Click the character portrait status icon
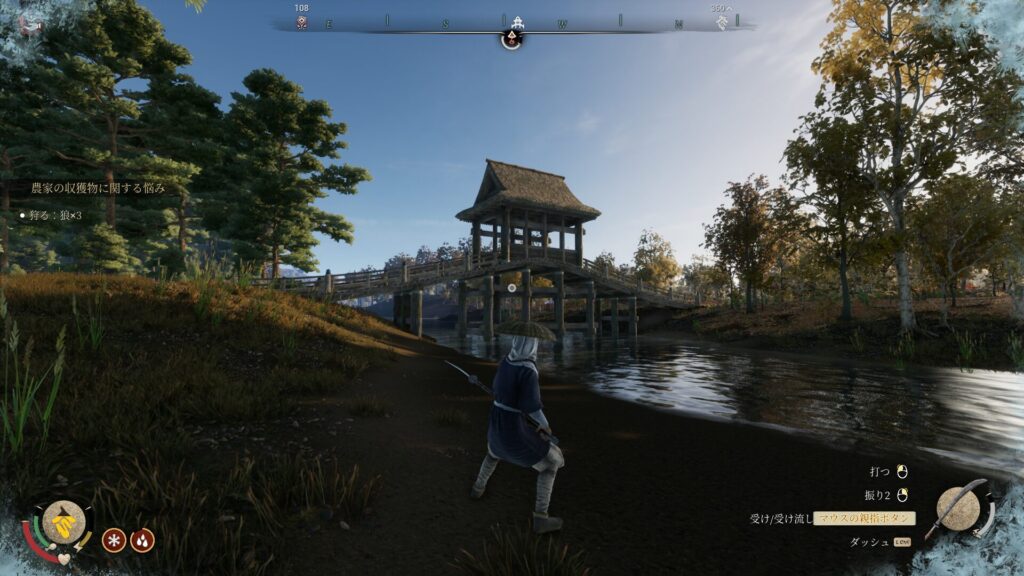The width and height of the screenshot is (1024, 576). tap(63, 521)
